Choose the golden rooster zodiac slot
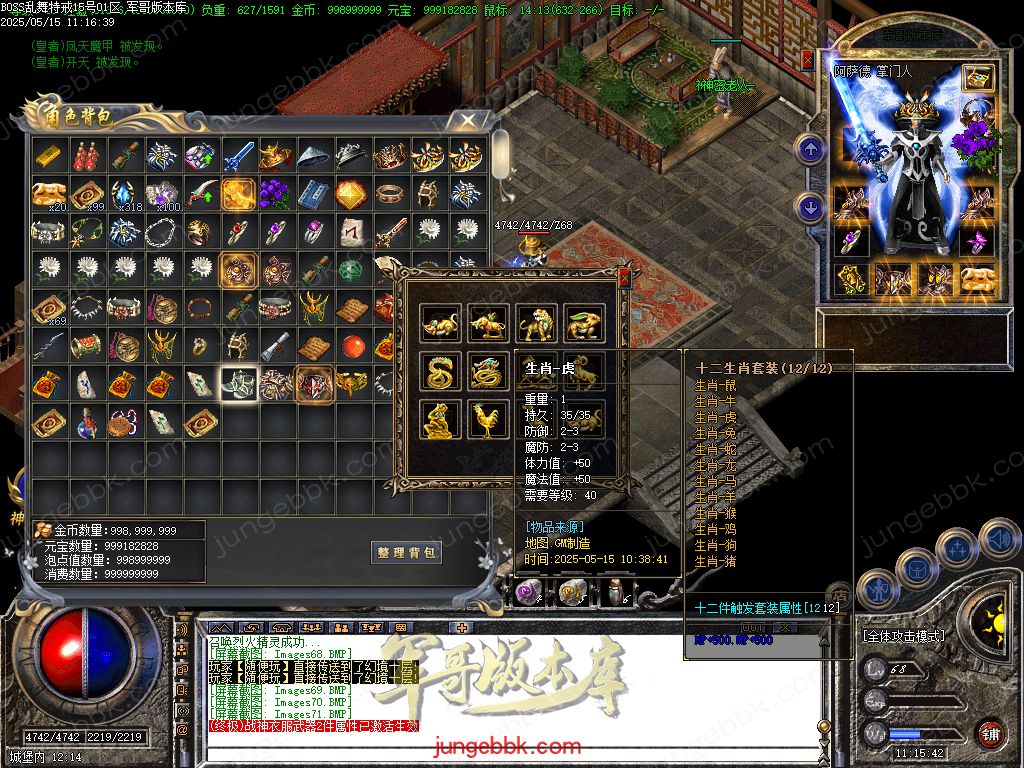1024x768 pixels. click(x=488, y=419)
